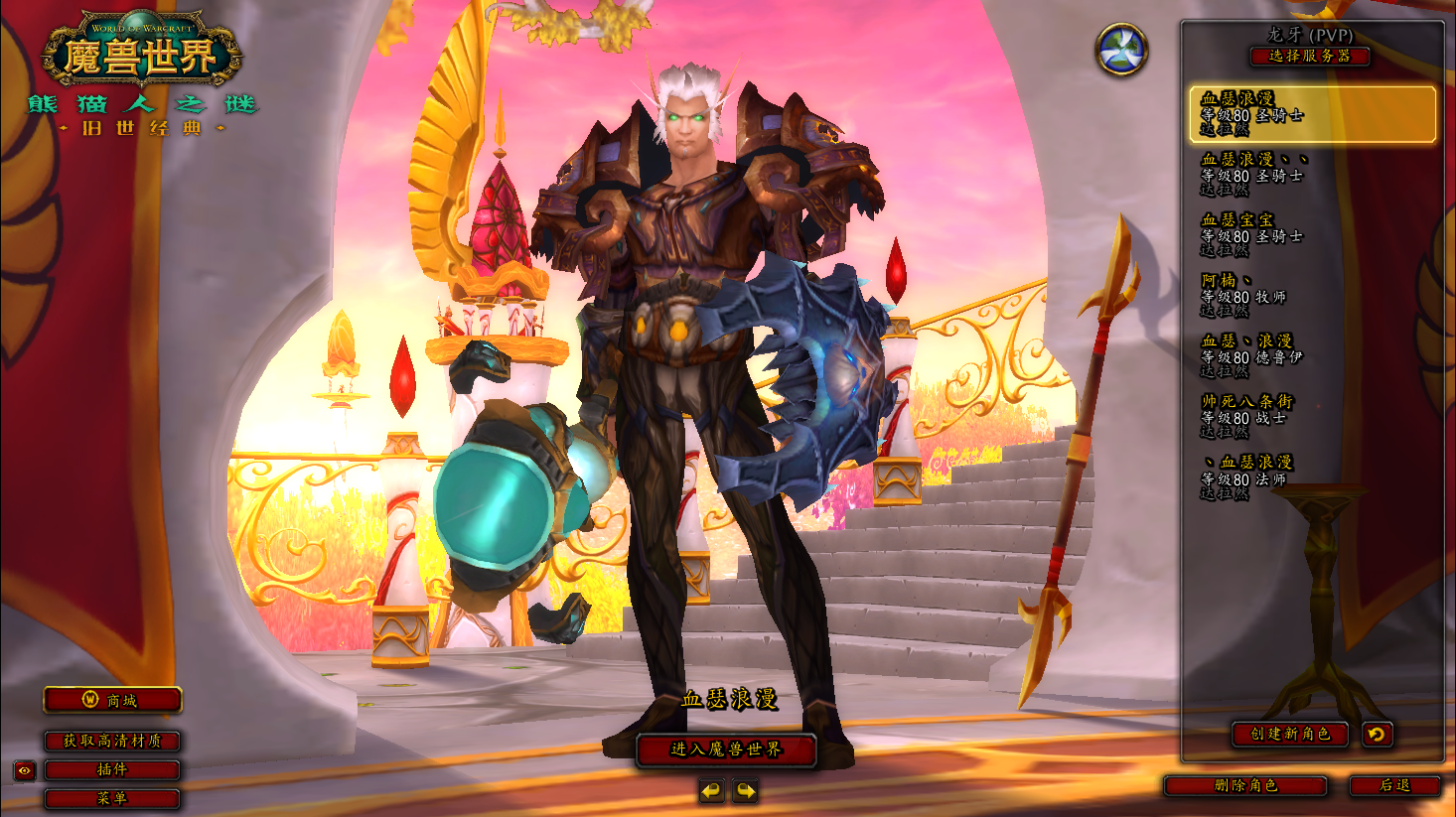1456x817 pixels.
Task: Open the 商城 shop
Action: point(112,700)
